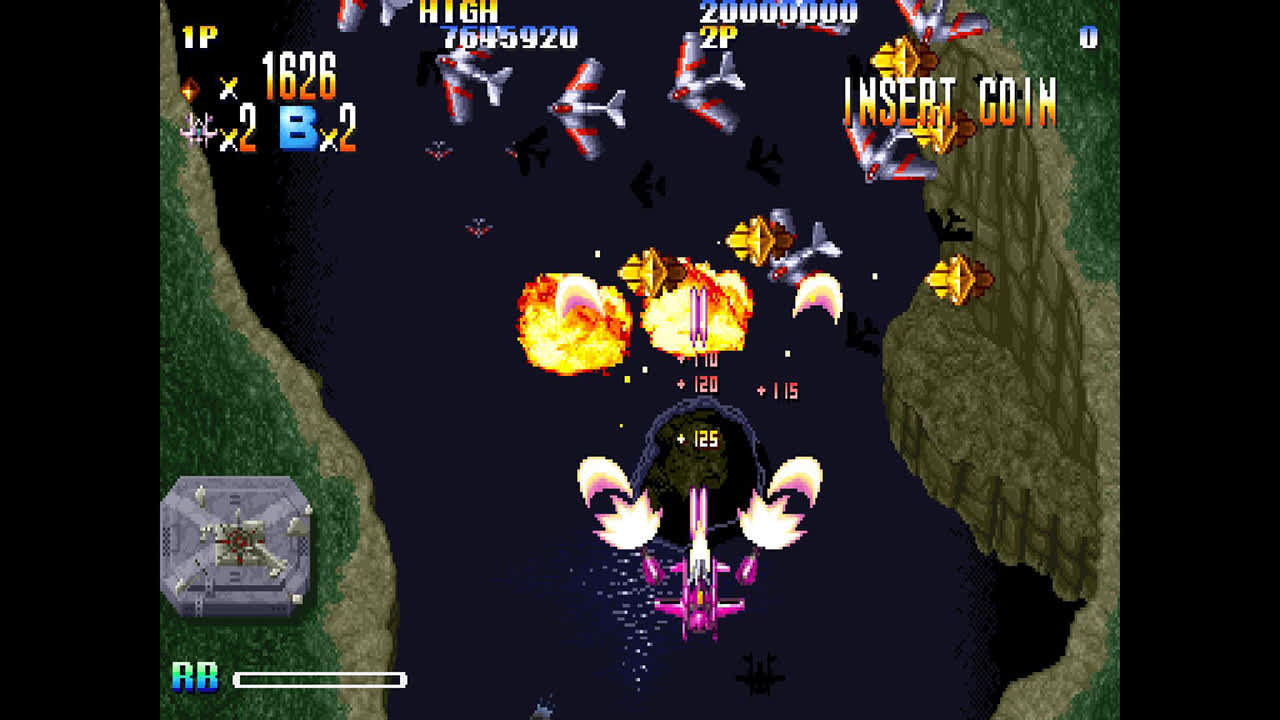1280x720 pixels.
Task: Click the RB power gauge bar
Action: 320,682
